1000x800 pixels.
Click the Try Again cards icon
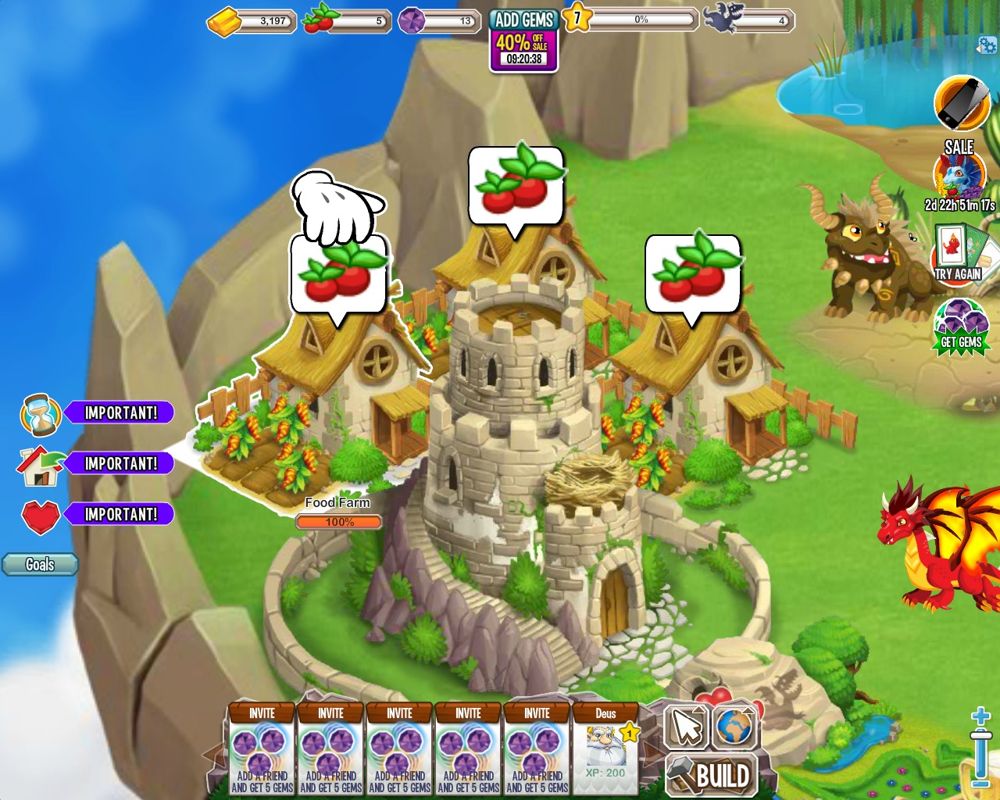[959, 252]
